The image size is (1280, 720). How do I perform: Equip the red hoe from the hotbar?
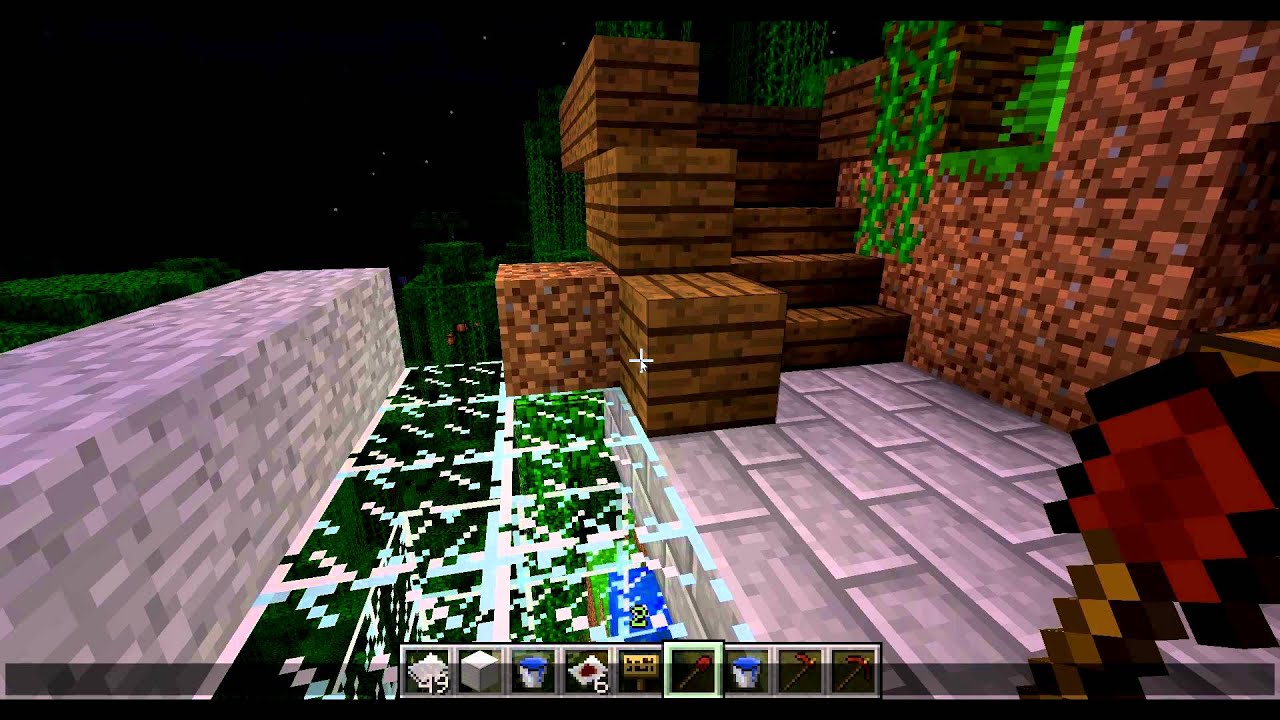800,671
